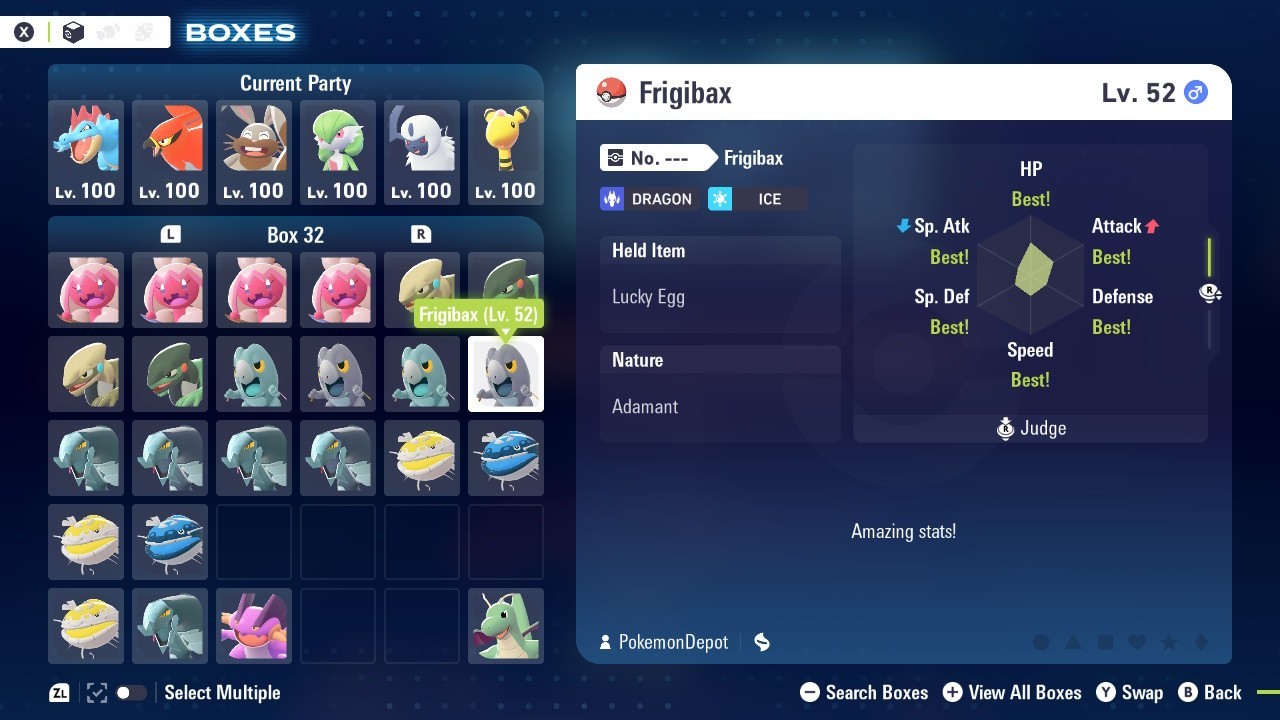The width and height of the screenshot is (1280, 720).
Task: Click the male gender symbol next to Lv. 52
Action: (x=1196, y=91)
